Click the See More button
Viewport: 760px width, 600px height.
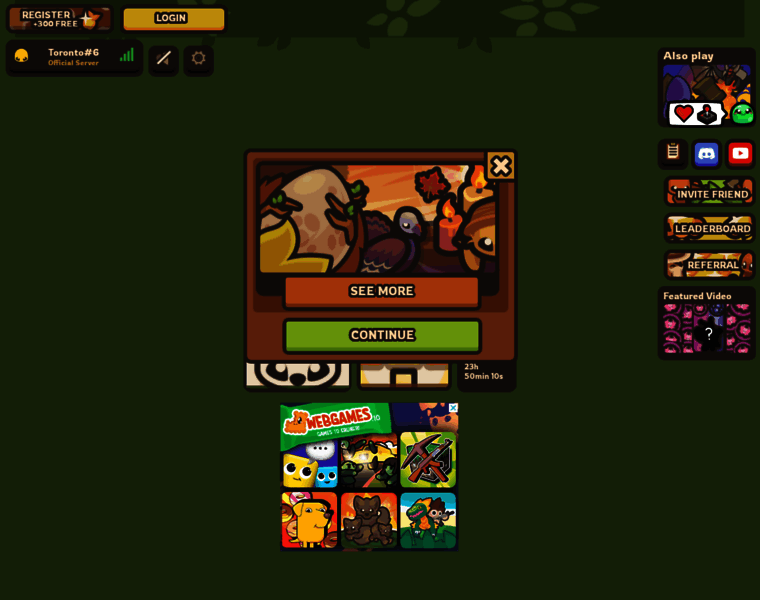click(381, 291)
